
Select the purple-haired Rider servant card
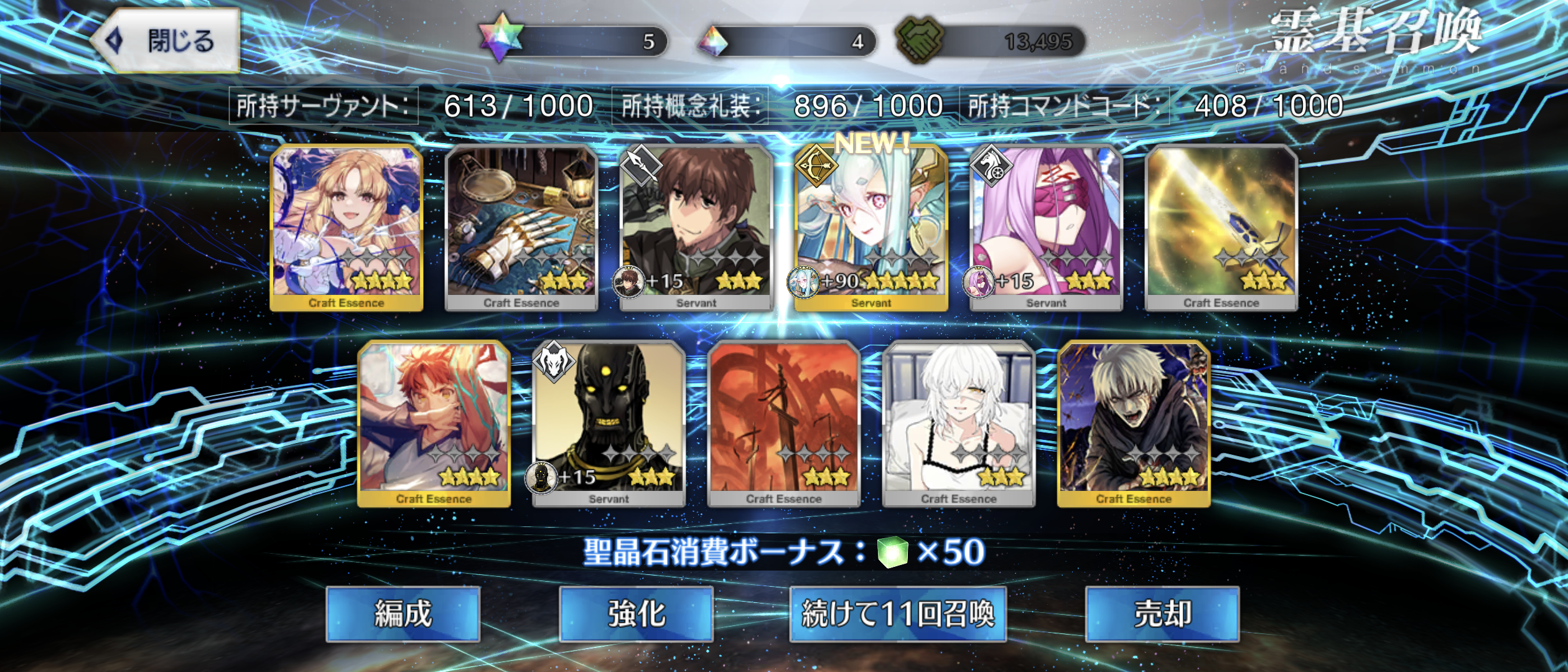[x=1046, y=227]
